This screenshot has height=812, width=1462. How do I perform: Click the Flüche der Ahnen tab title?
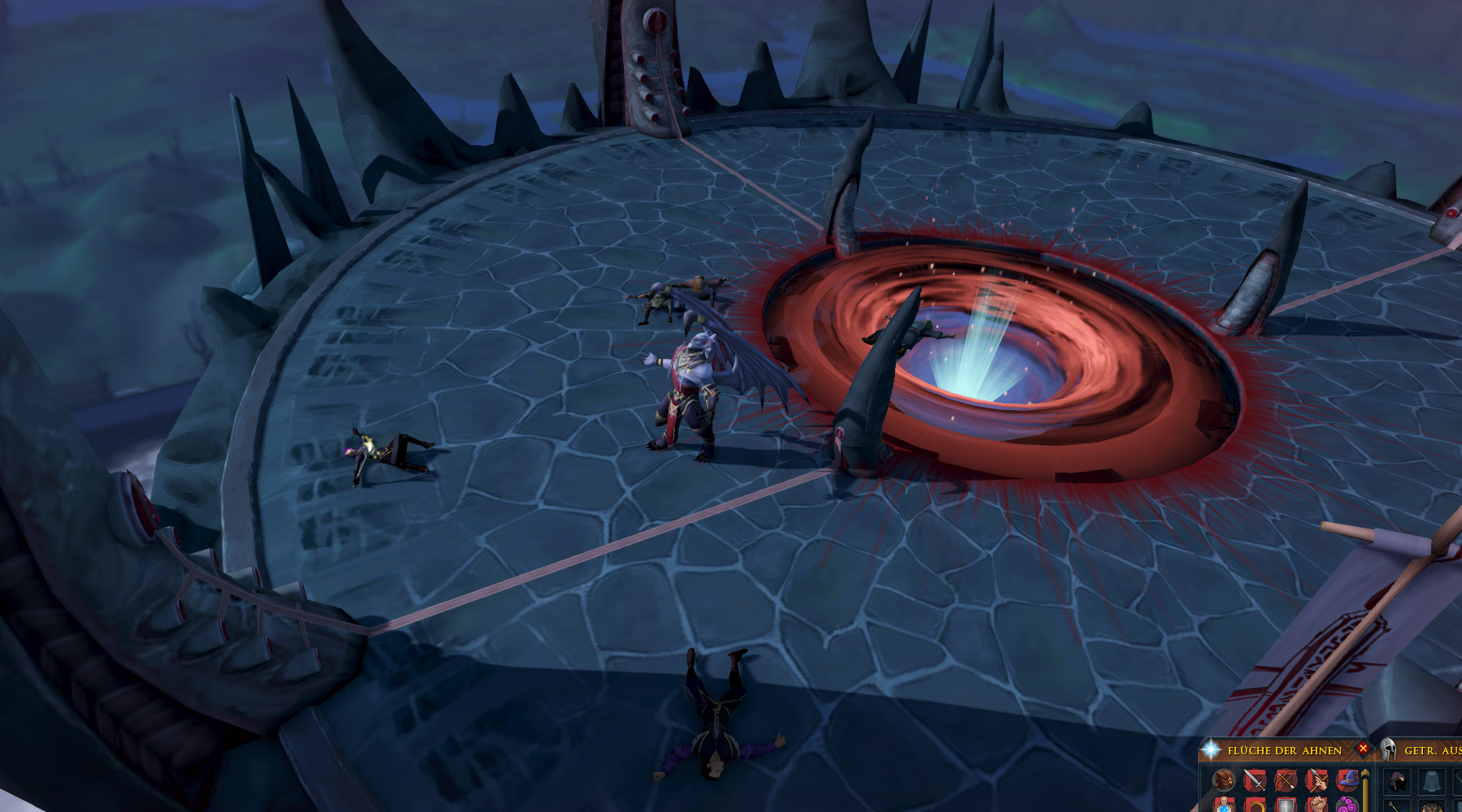1284,750
